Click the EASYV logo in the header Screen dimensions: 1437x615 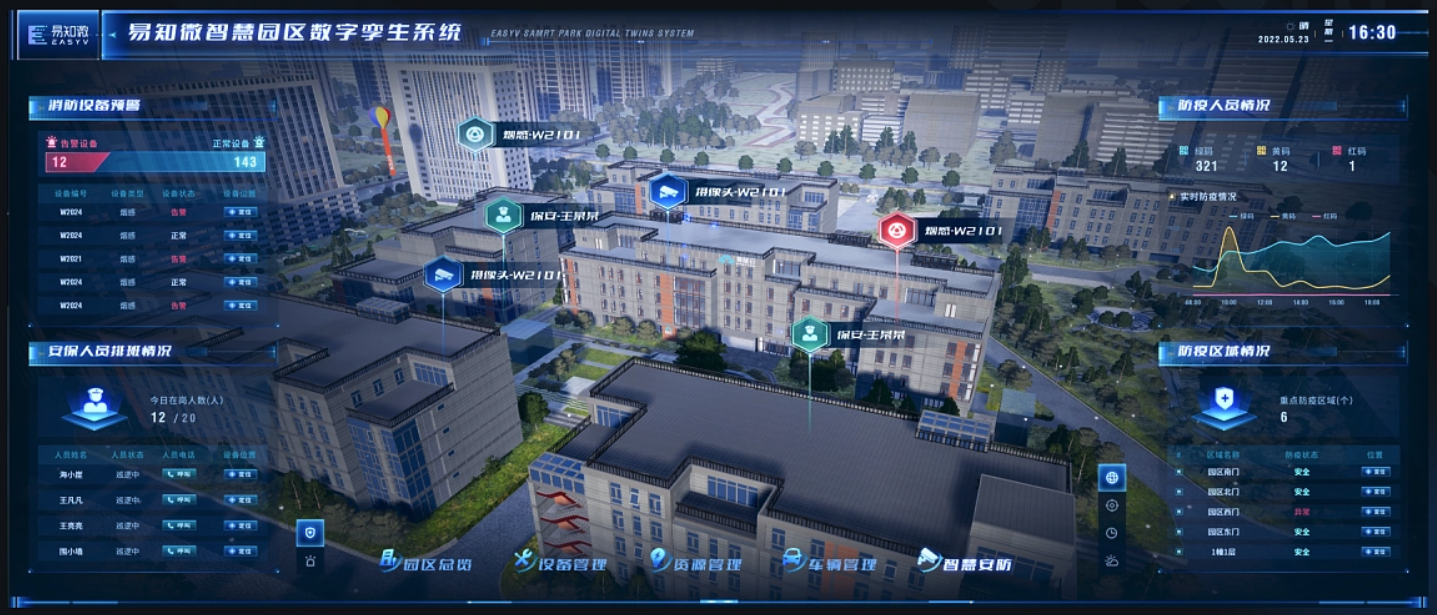[58, 35]
